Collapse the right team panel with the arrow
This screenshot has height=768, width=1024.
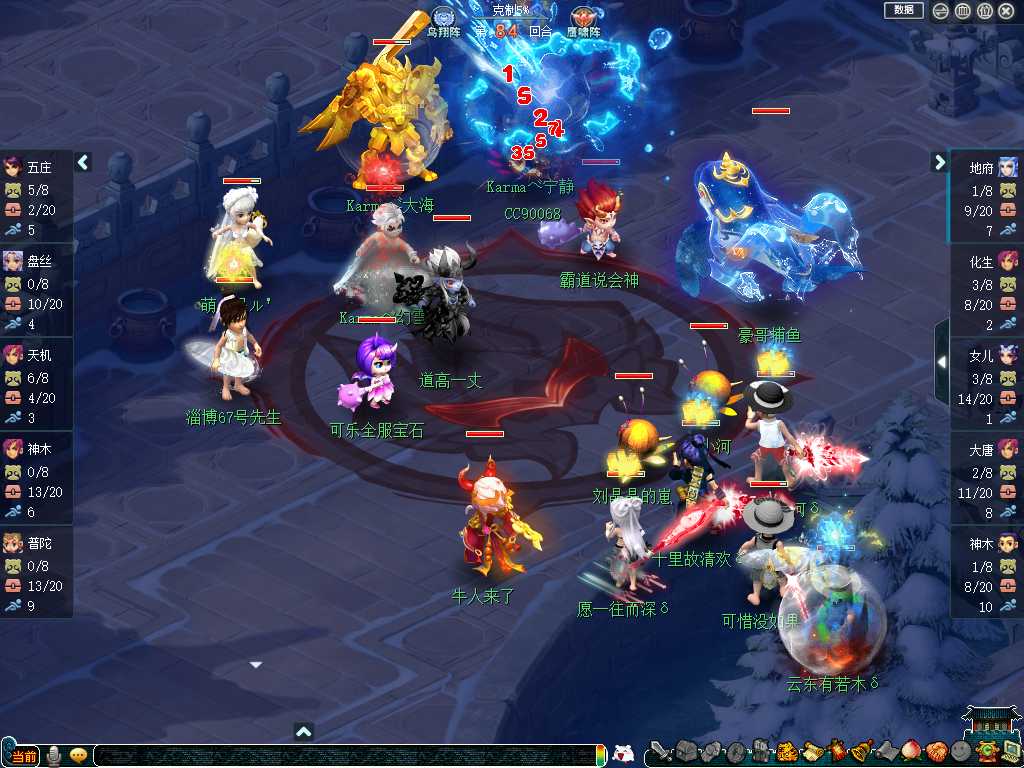[x=940, y=161]
